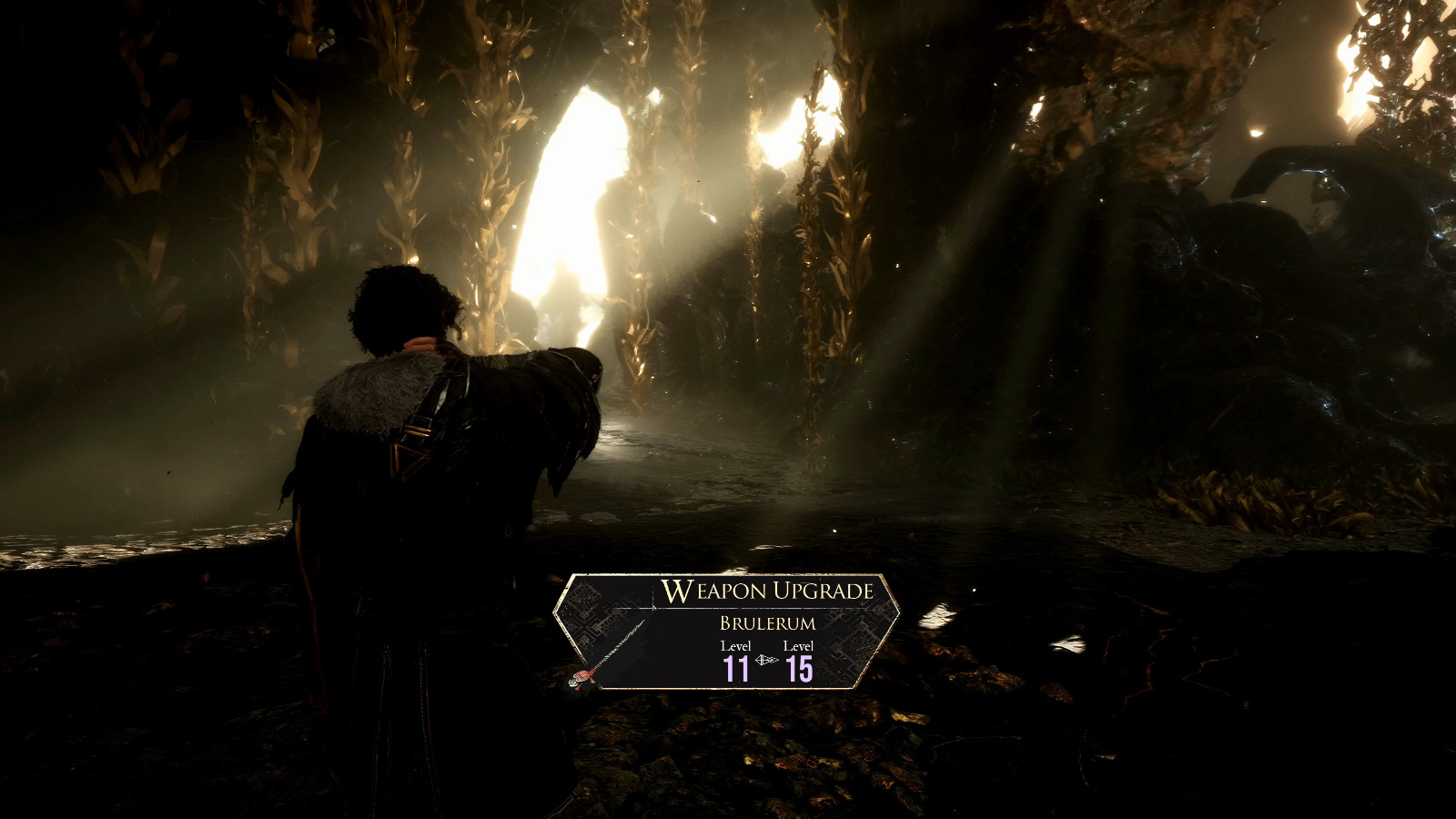Select the Brulerum weapon name

[767, 622]
